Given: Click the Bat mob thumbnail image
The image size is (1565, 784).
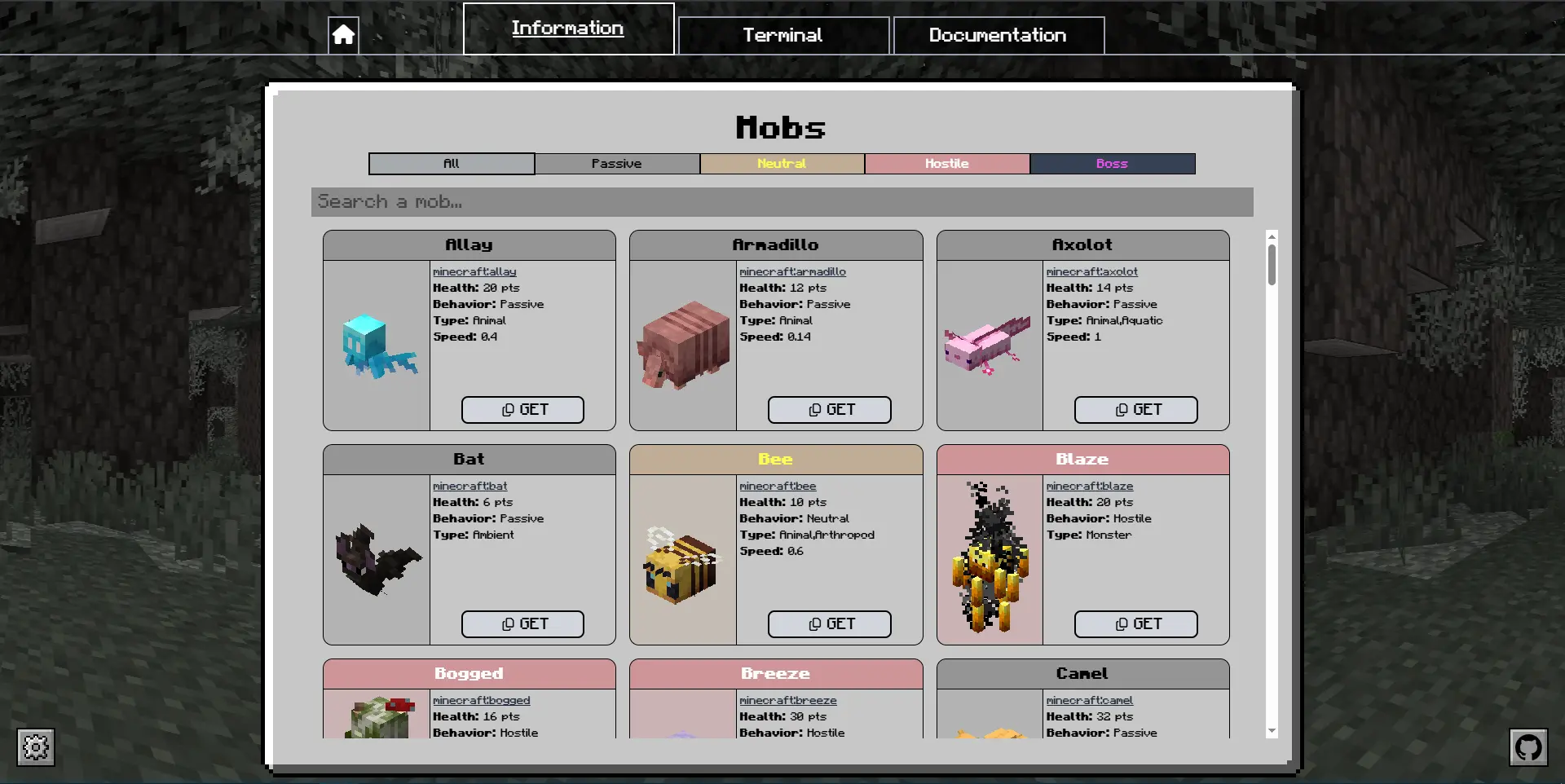Looking at the screenshot, I should (x=376, y=558).
